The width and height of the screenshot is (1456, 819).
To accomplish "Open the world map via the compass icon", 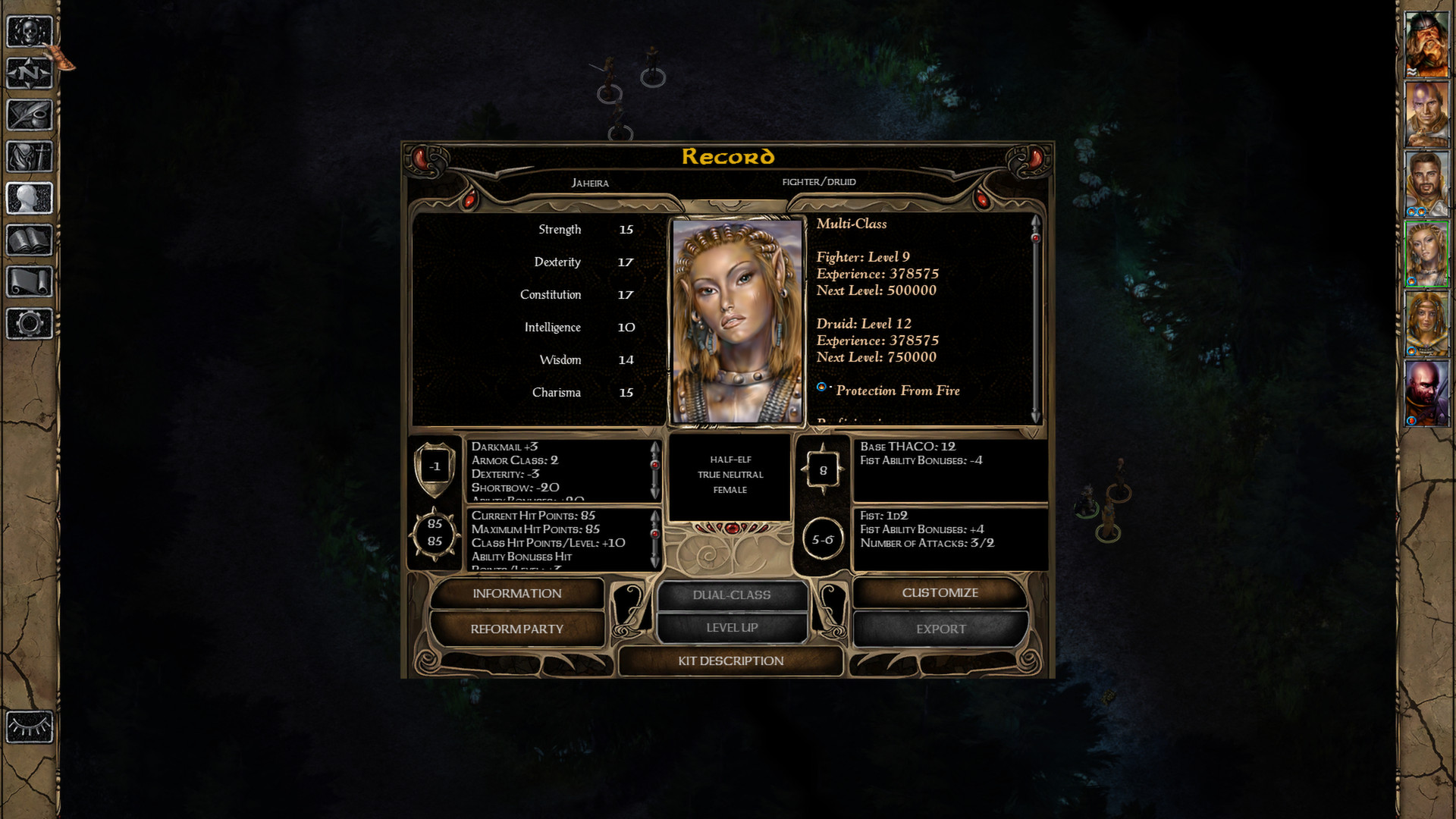I will [29, 74].
